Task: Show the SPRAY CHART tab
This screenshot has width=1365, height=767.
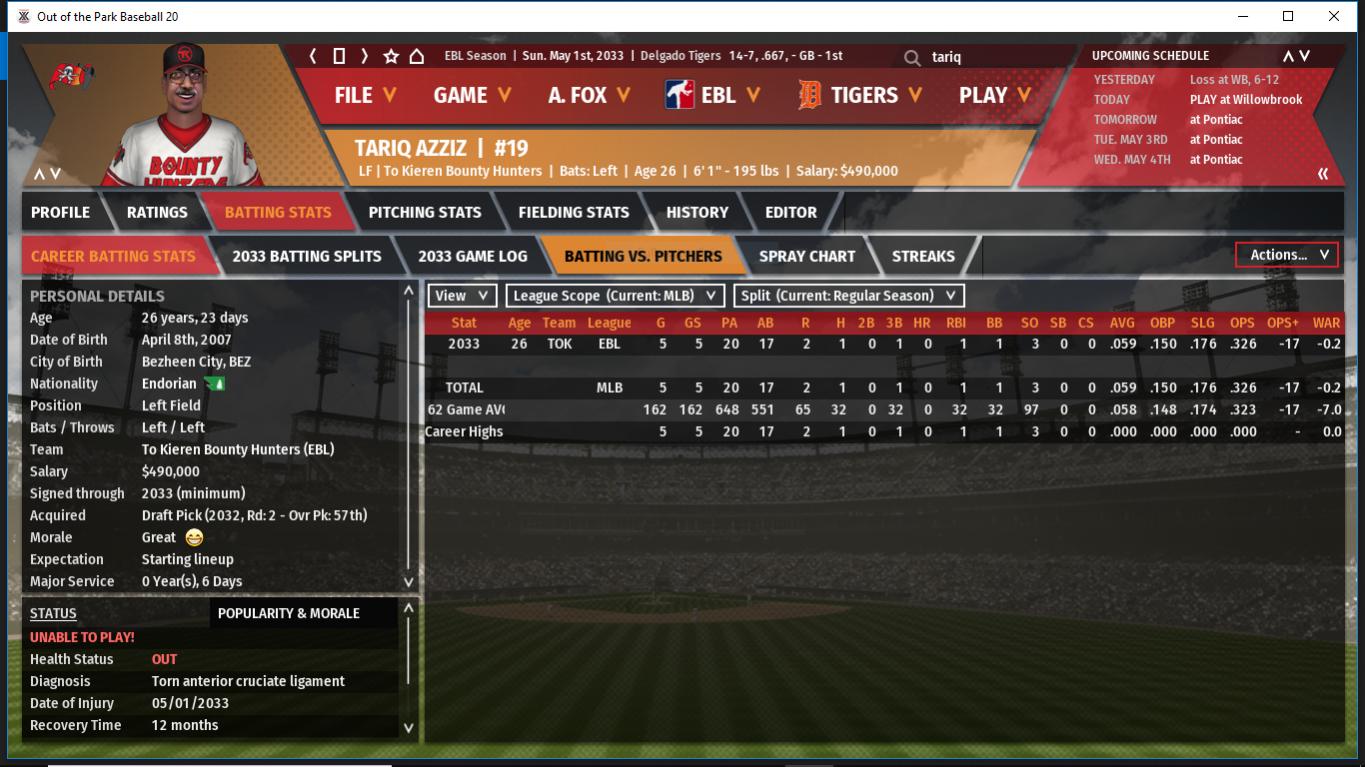Action: tap(807, 256)
